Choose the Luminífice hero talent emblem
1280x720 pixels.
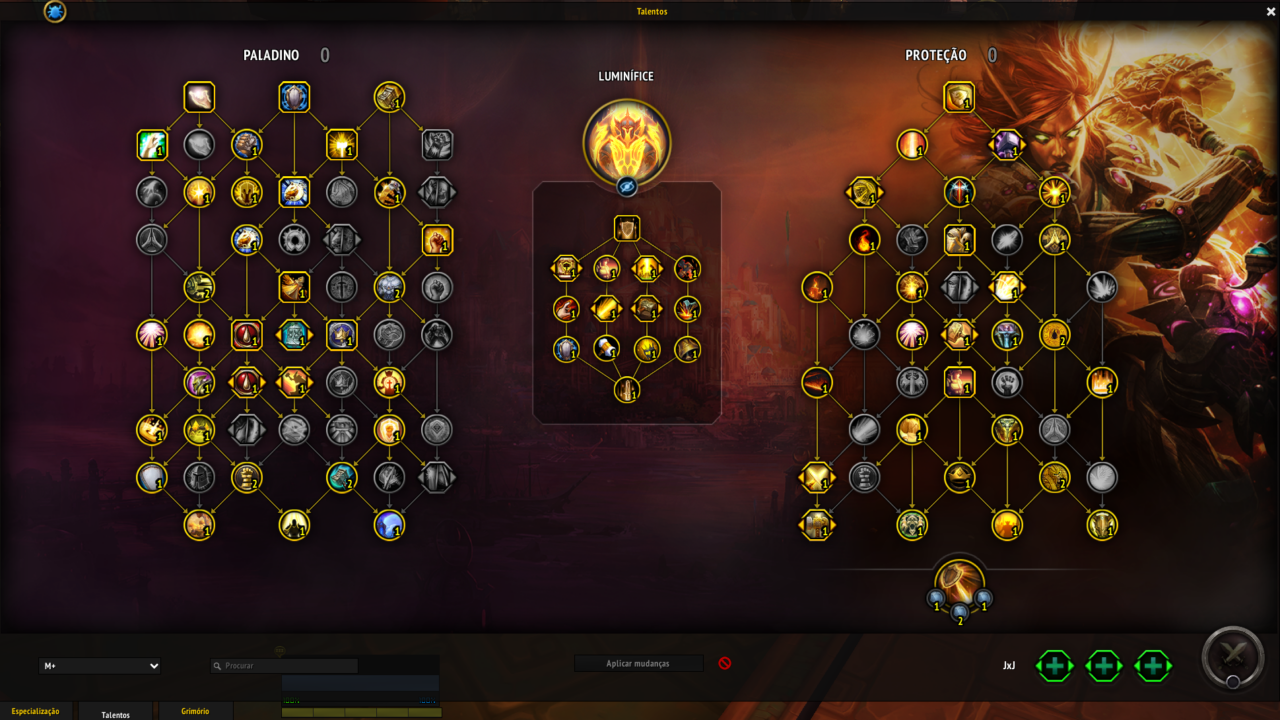click(627, 142)
